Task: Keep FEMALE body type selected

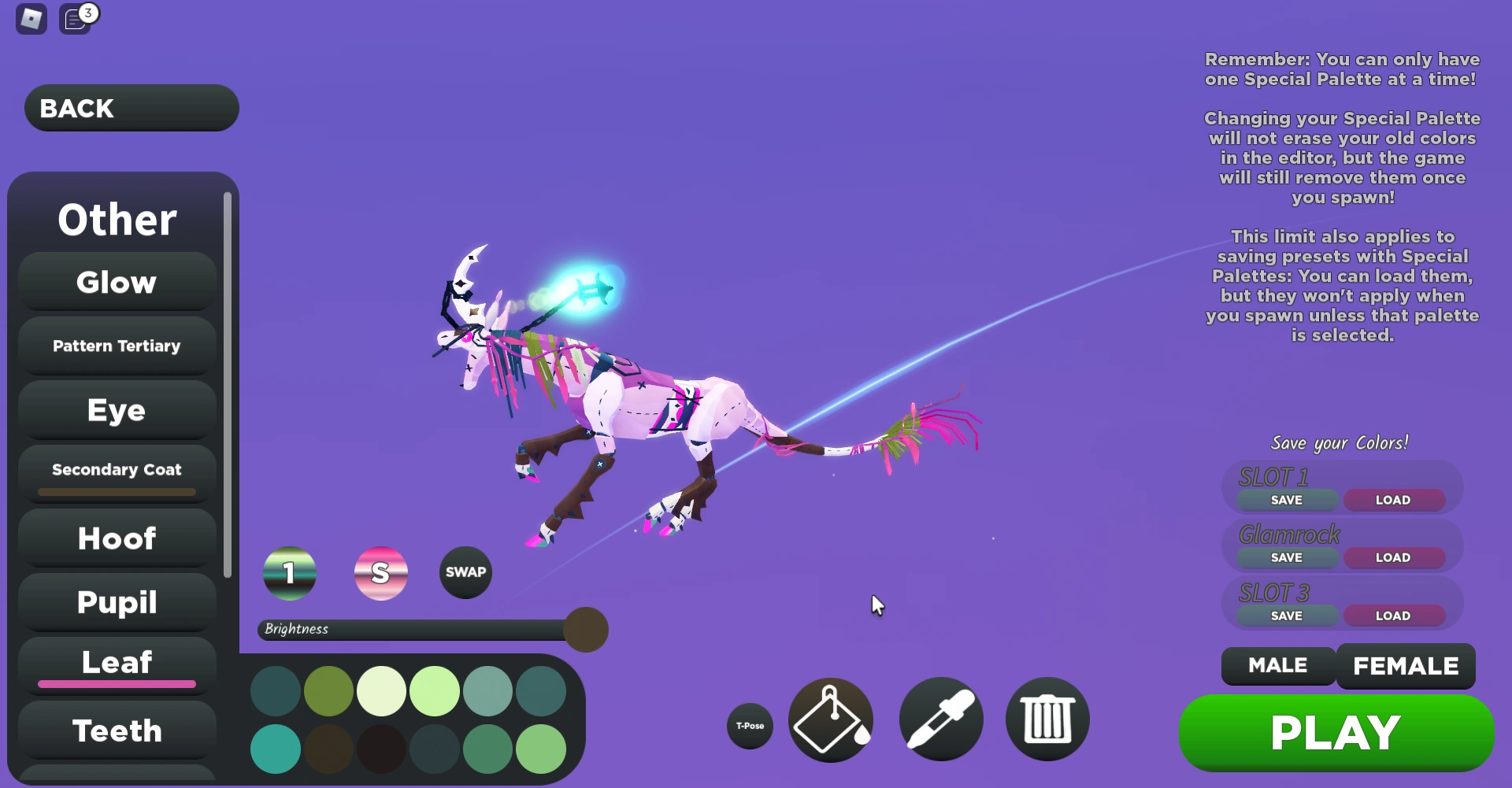Action: [x=1406, y=665]
